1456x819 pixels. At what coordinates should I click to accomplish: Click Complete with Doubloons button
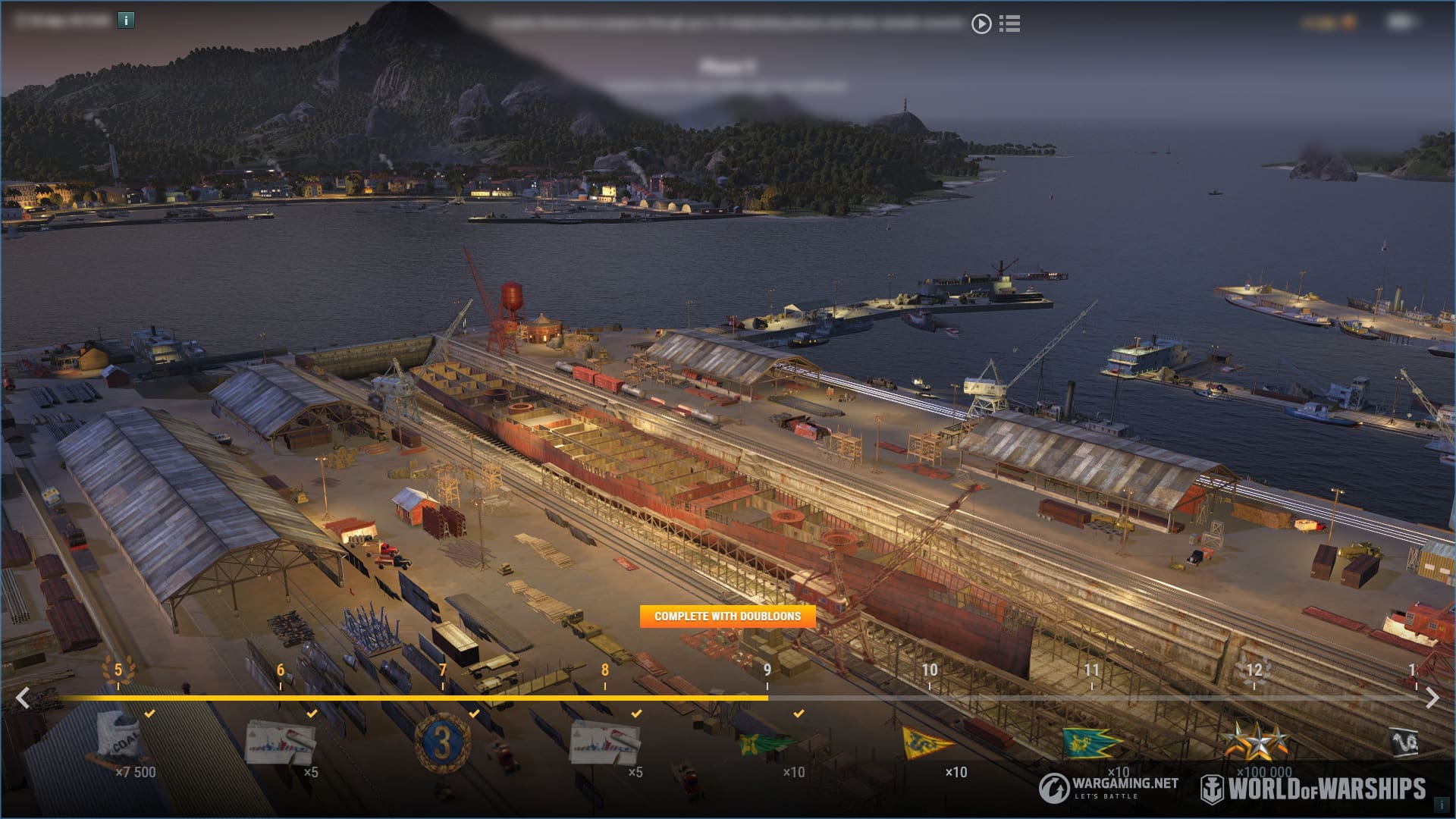727,616
